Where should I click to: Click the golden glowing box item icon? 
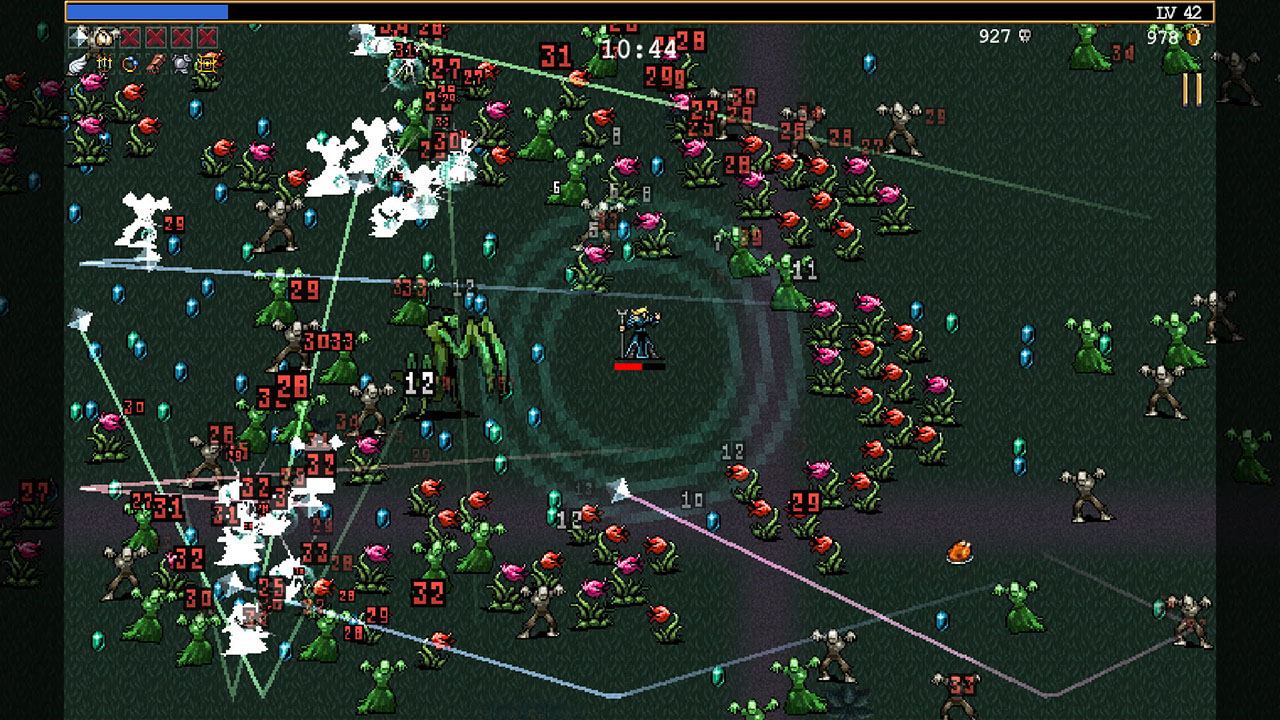click(x=207, y=63)
